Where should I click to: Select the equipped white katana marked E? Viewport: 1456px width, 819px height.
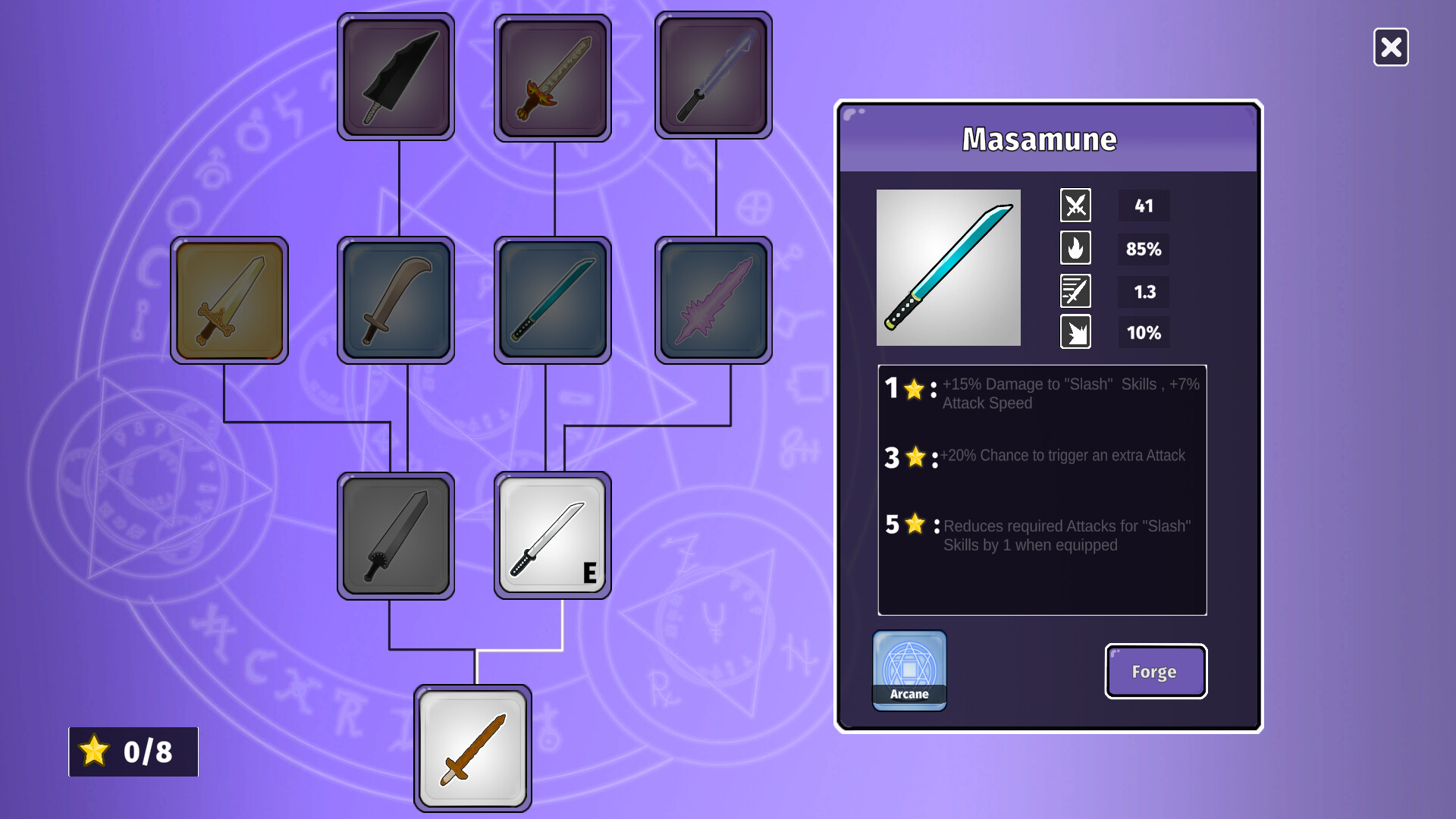[x=551, y=535]
